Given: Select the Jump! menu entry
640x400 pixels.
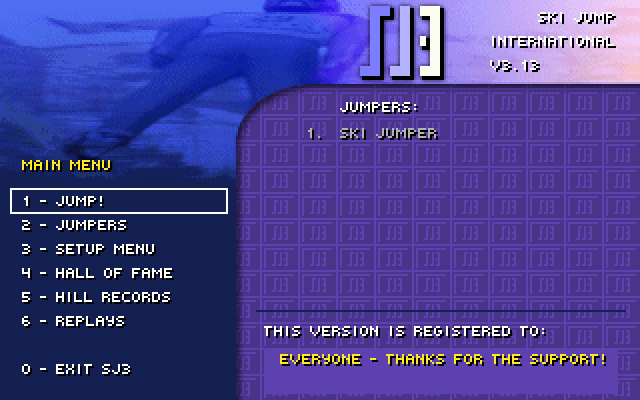Looking at the screenshot, I should point(118,201).
